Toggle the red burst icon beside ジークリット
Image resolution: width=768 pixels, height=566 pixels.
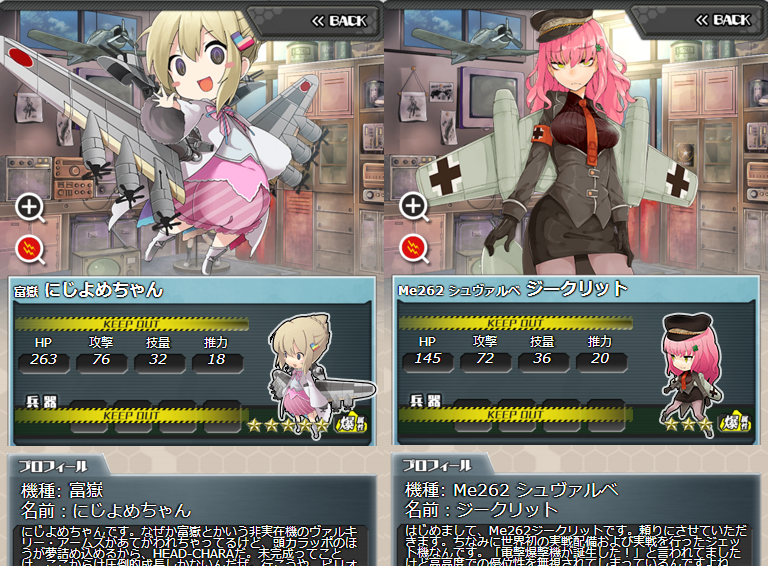point(414,246)
